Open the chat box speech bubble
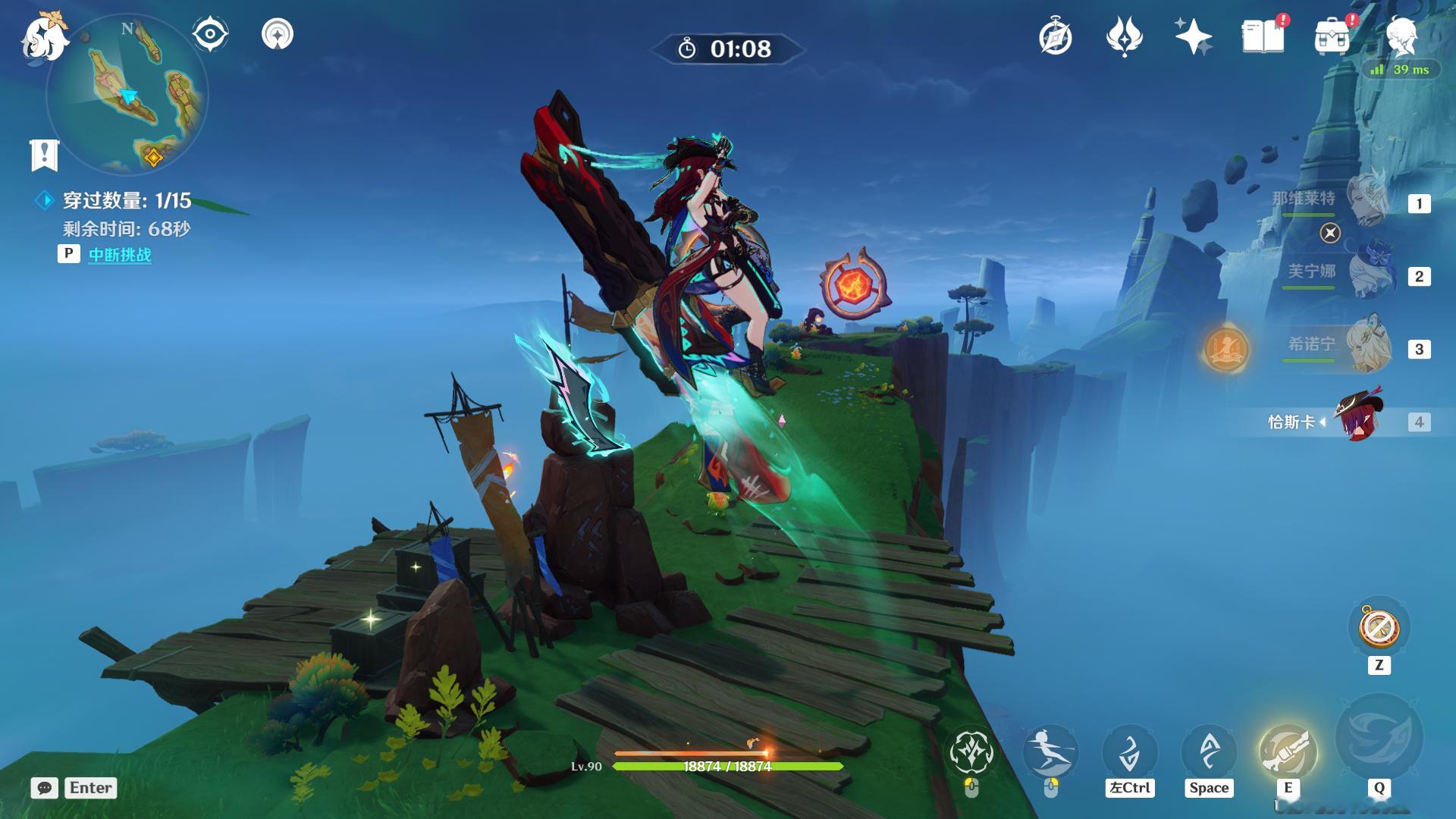Viewport: 1456px width, 819px height. pyautogui.click(x=45, y=788)
